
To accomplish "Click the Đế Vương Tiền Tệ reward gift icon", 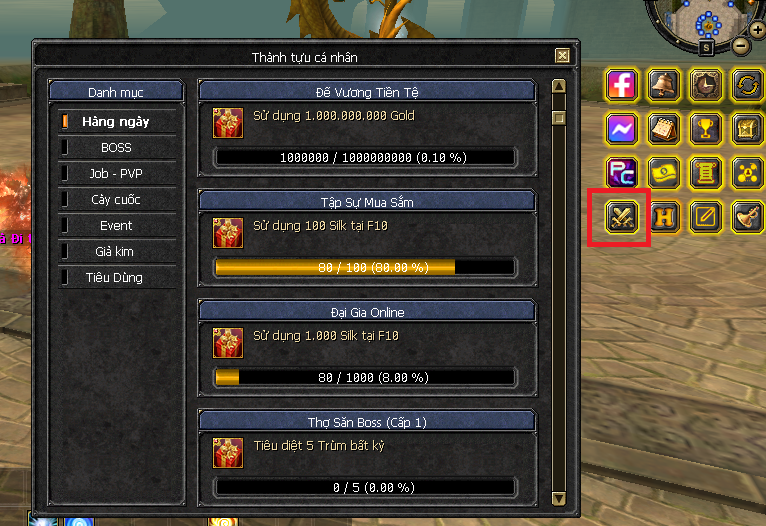I will pyautogui.click(x=227, y=122).
